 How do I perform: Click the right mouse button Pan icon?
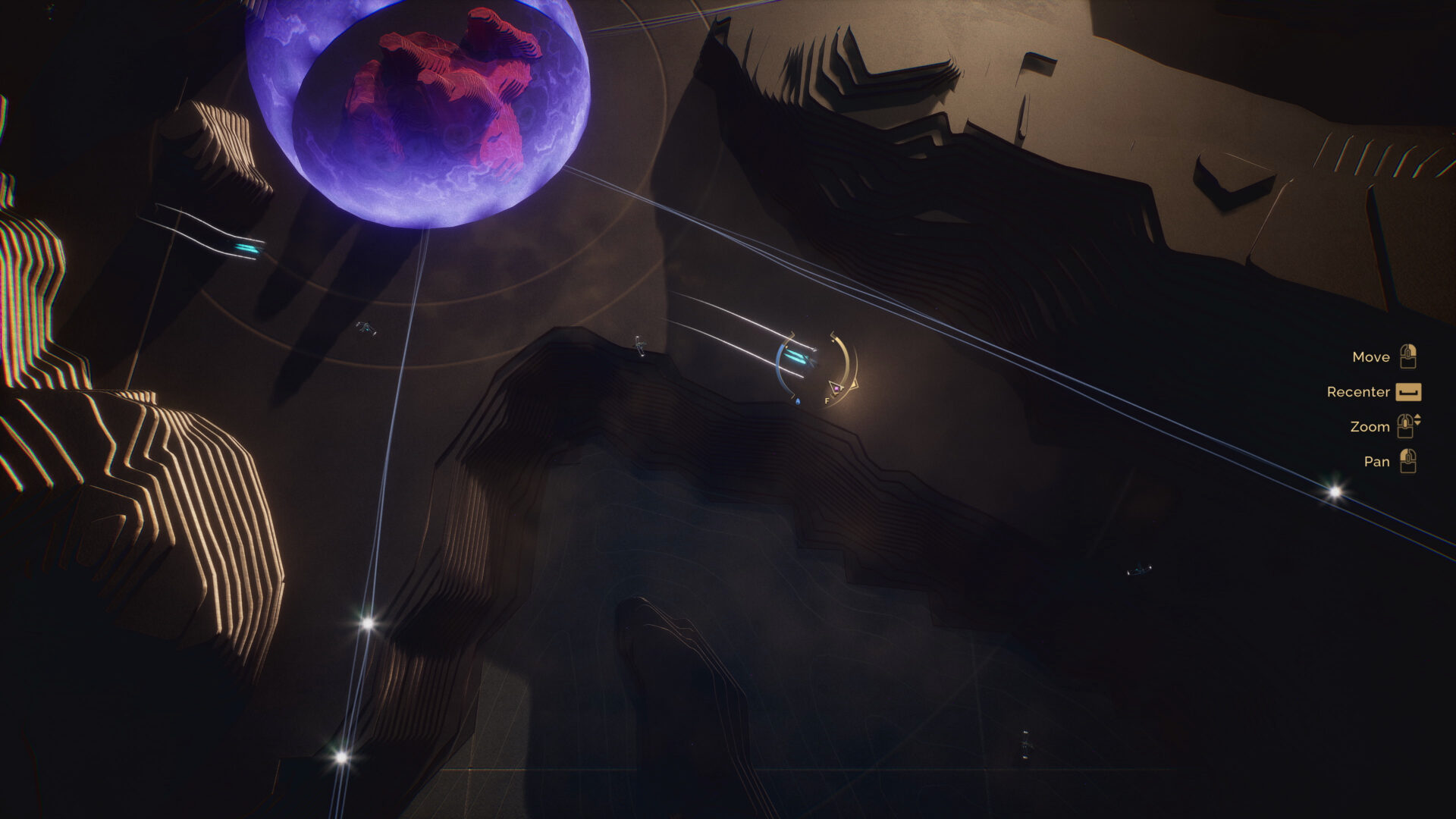tap(1407, 461)
